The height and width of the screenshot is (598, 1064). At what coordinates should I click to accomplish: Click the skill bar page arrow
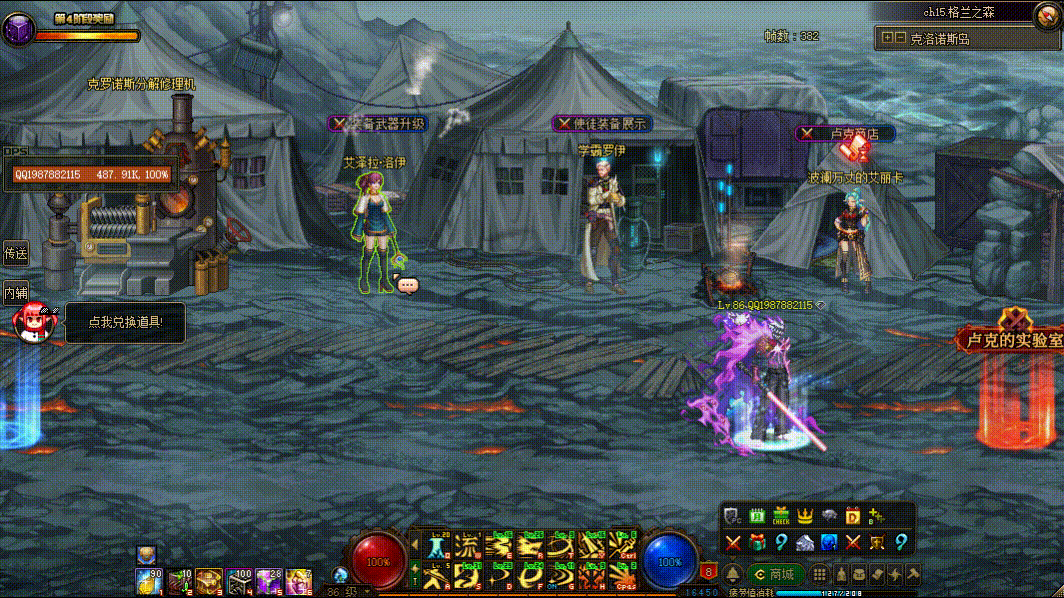tap(415, 544)
